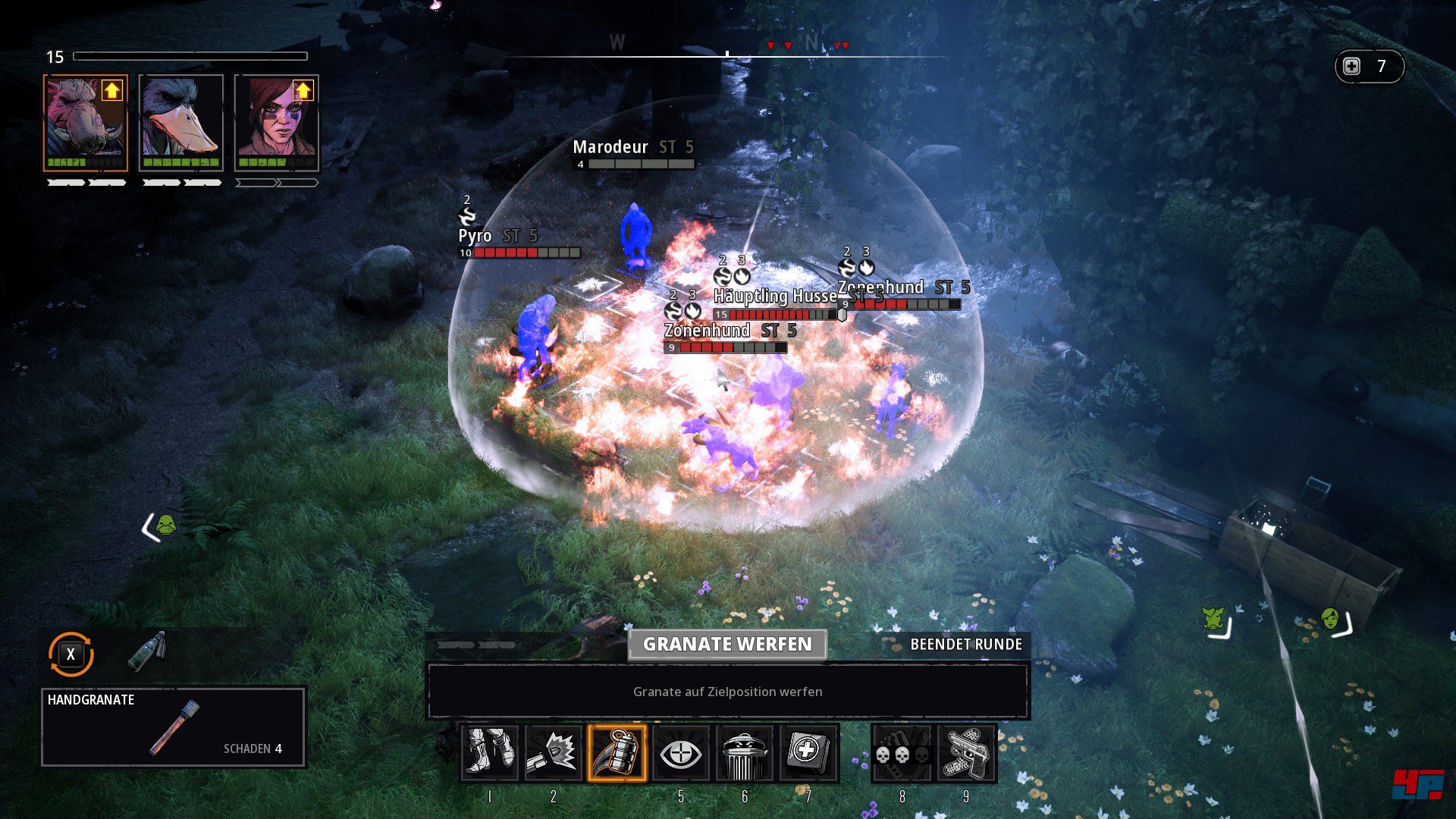Switch to the duck character portrait
The image size is (1456, 819).
tap(181, 123)
